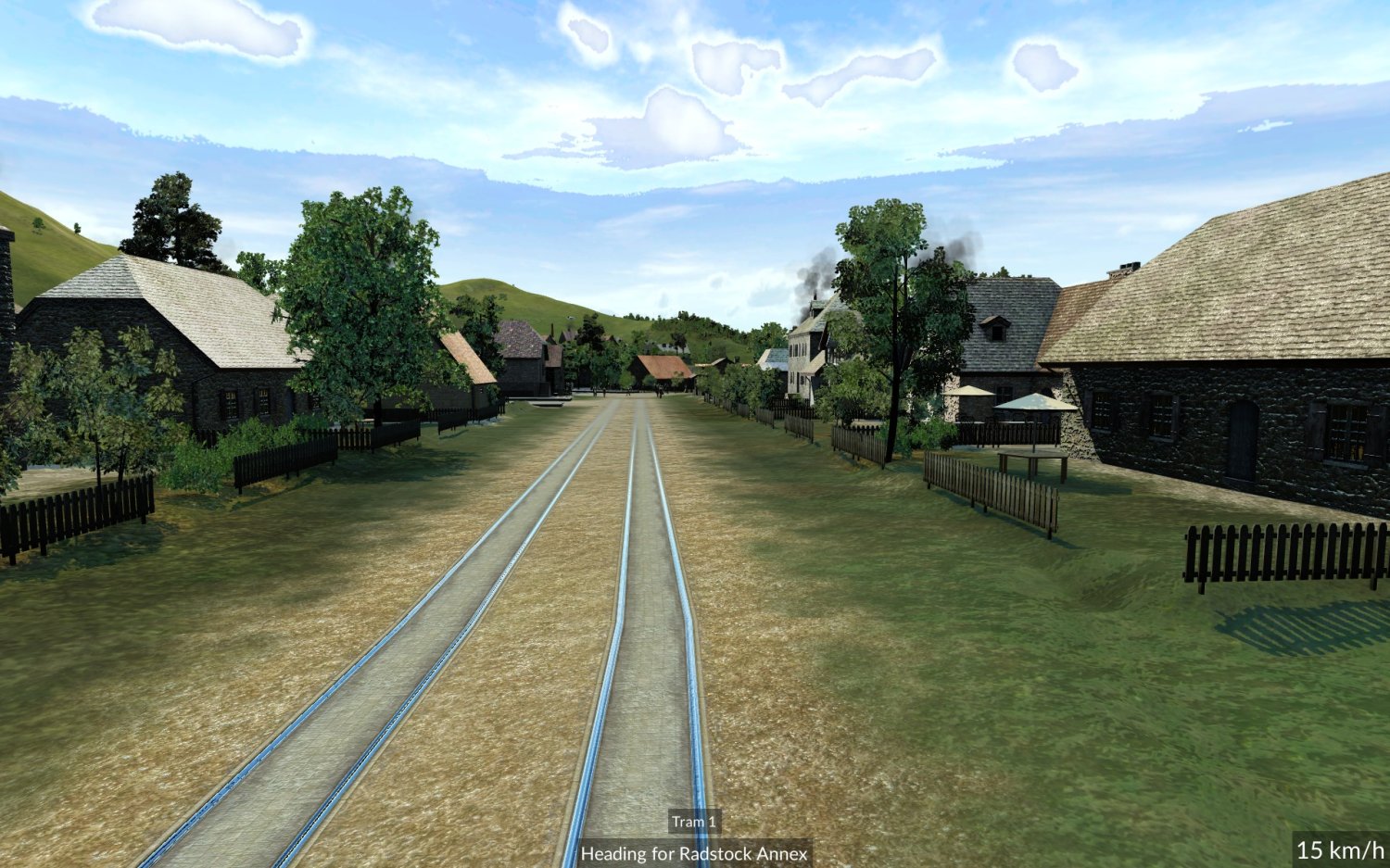Click the right tram track
This screenshot has width=1390, height=868.
649,695
